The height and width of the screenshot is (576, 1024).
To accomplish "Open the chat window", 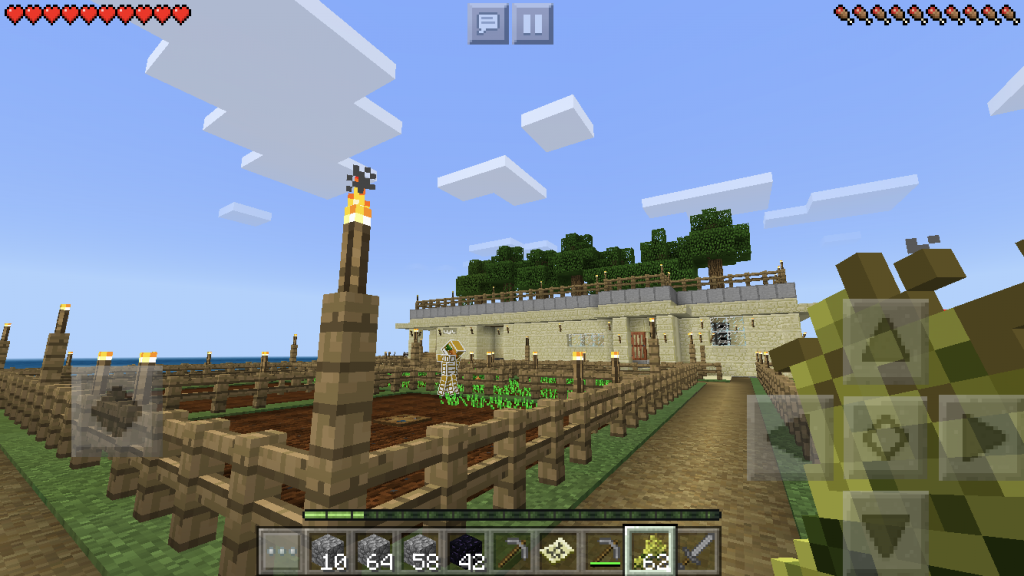I will click(488, 24).
